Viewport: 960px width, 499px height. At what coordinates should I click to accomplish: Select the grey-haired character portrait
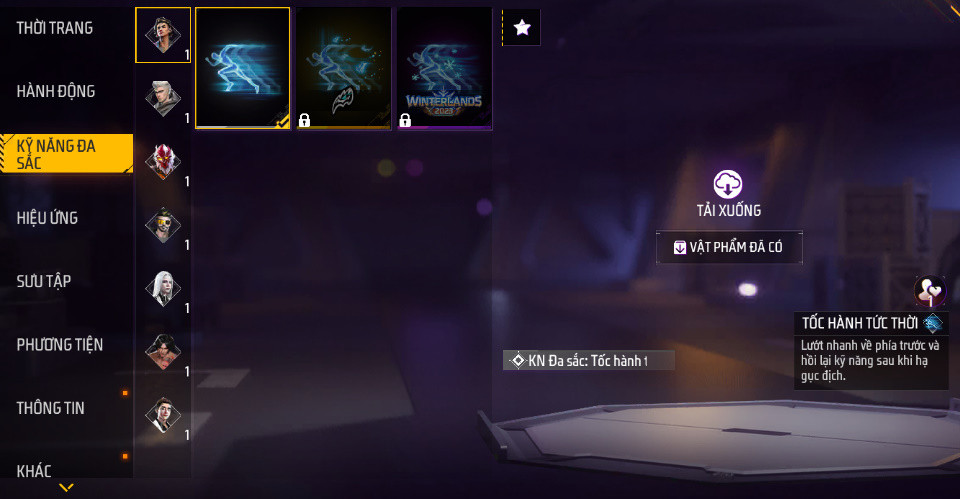coord(162,97)
